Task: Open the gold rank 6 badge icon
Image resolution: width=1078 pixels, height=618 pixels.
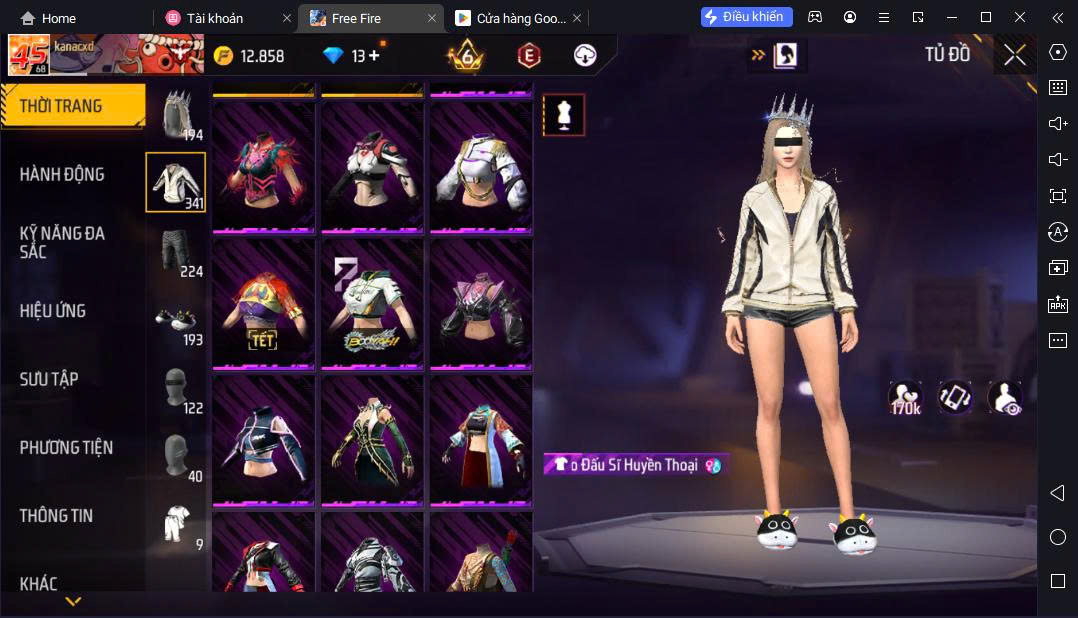Action: [466, 56]
